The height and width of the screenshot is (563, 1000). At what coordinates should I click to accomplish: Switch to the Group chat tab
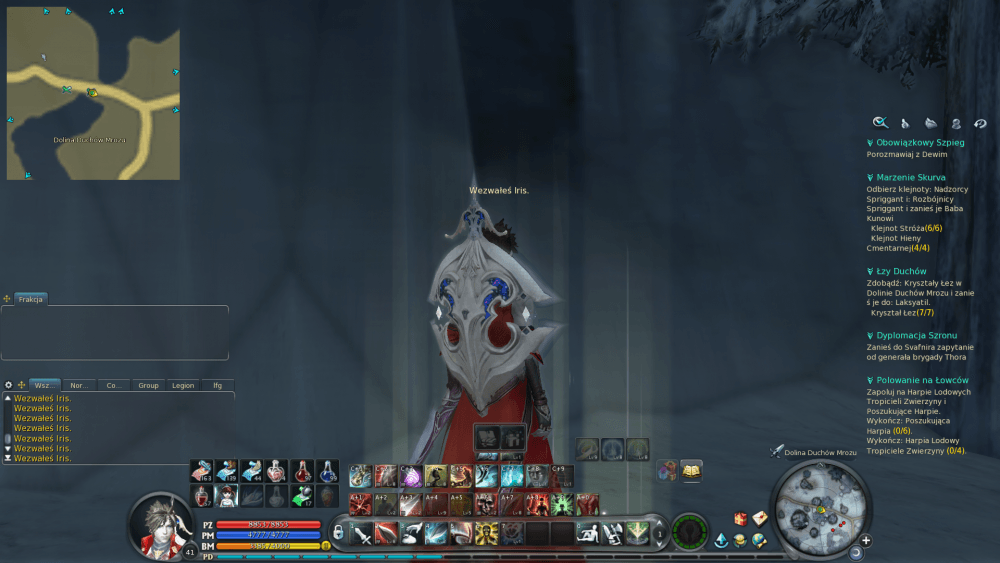pyautogui.click(x=148, y=385)
